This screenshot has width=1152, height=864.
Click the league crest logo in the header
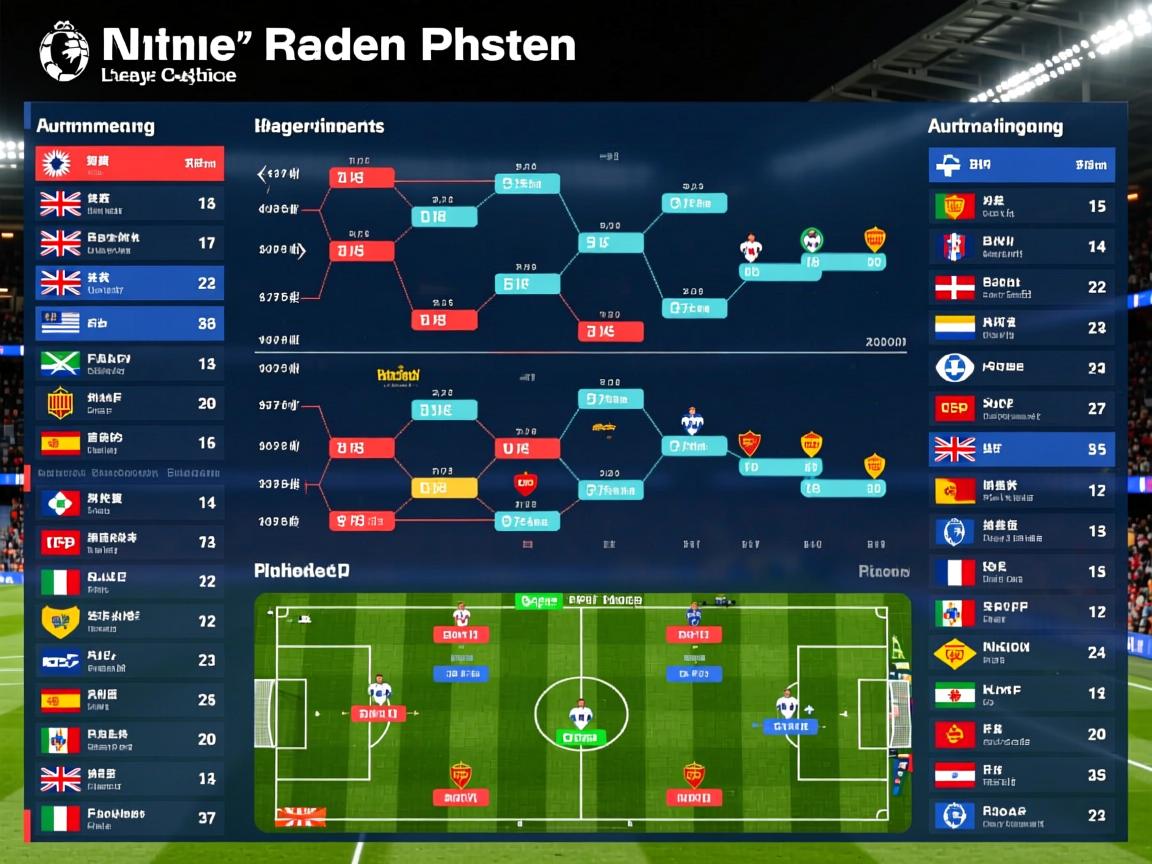point(64,51)
